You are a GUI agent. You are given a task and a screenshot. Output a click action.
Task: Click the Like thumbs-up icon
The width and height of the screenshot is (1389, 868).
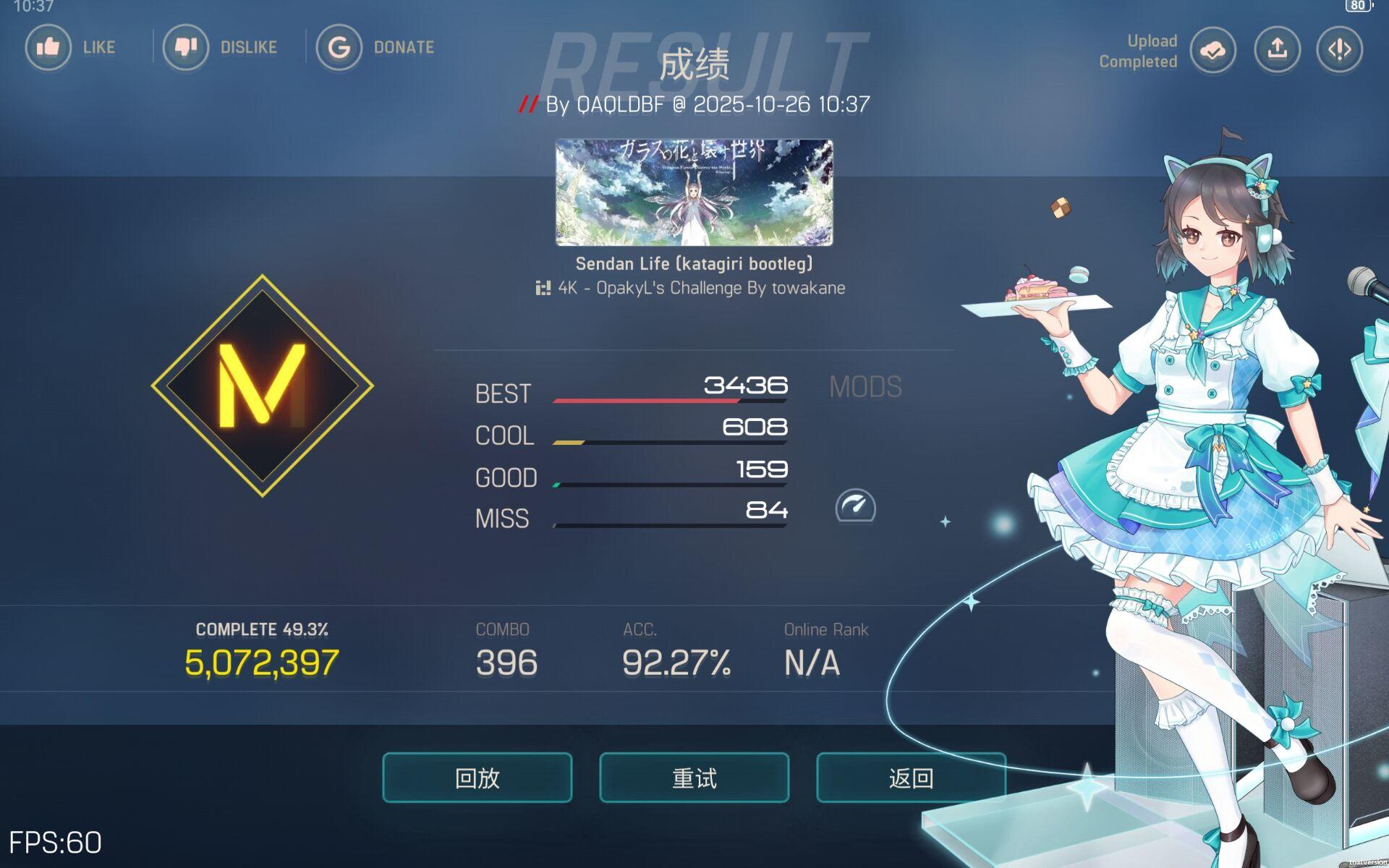[x=48, y=47]
